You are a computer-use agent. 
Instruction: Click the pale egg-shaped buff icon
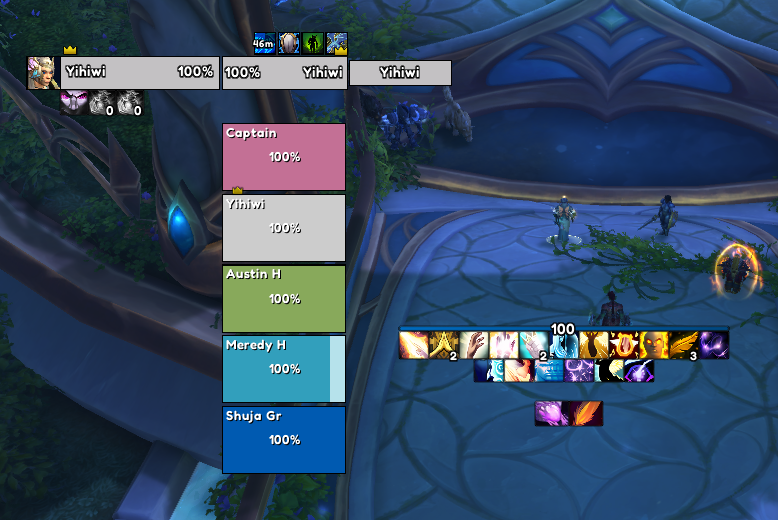[288, 44]
